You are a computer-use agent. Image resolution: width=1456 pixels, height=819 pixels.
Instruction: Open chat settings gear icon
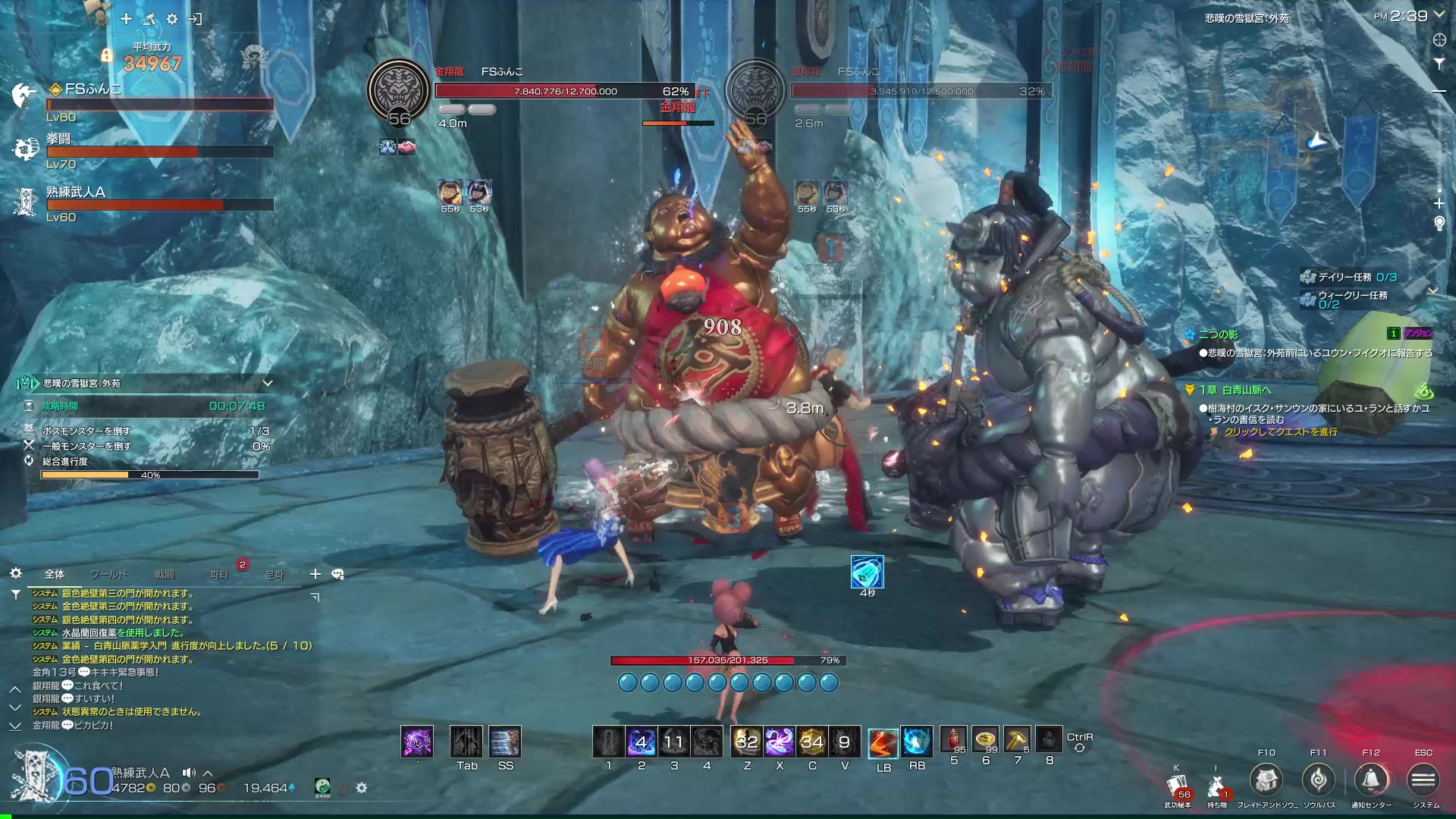[16, 574]
